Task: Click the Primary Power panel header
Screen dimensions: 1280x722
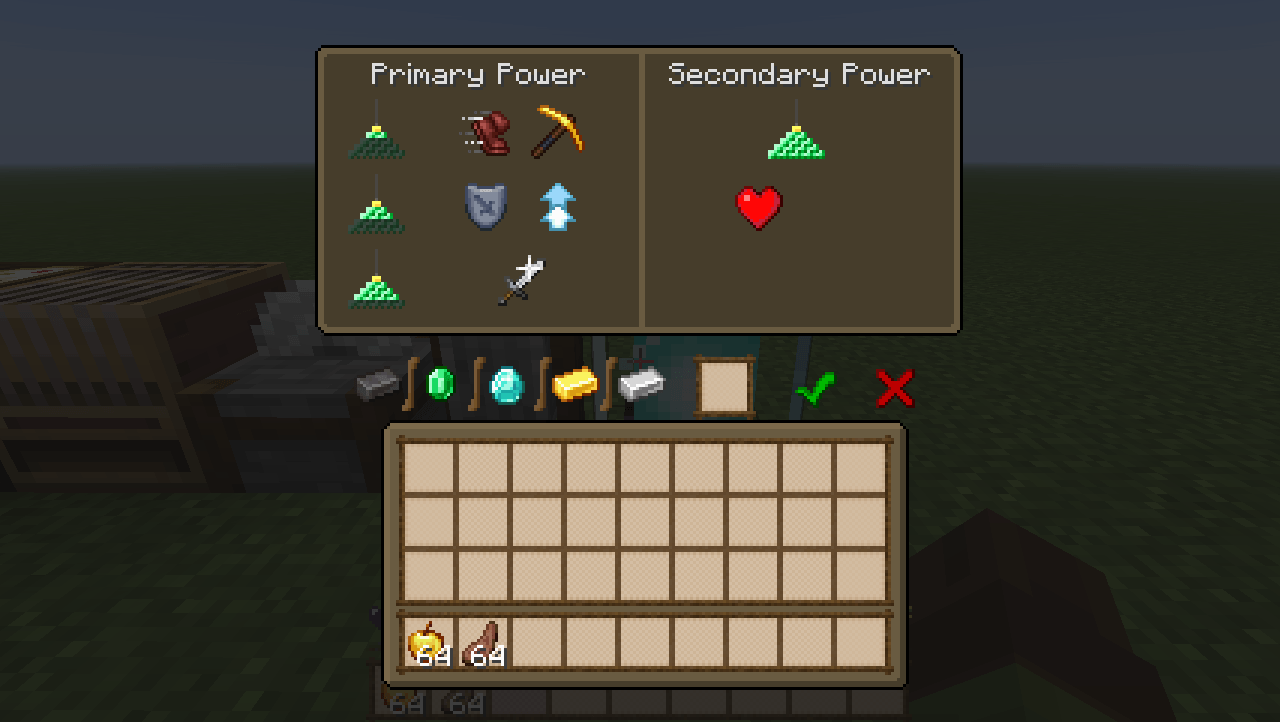Action: 478,74
